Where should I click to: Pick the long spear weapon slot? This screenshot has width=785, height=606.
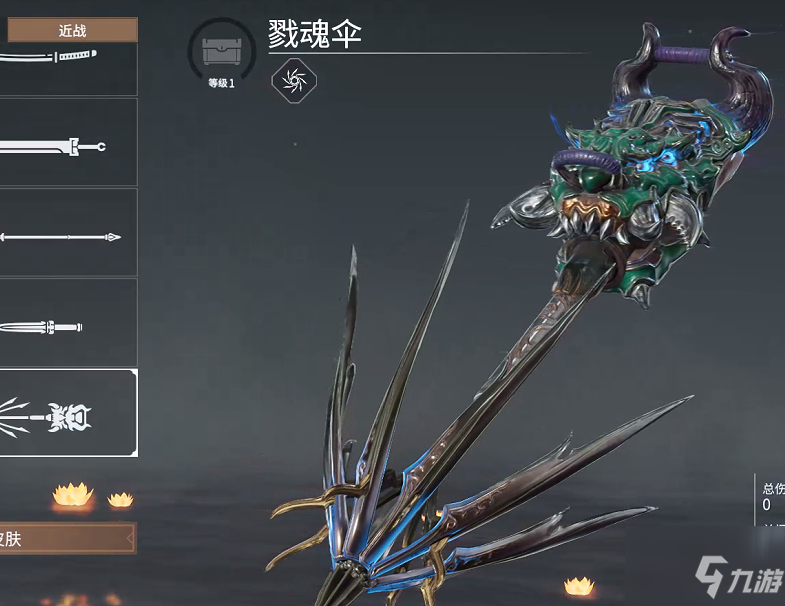pyautogui.click(x=66, y=235)
